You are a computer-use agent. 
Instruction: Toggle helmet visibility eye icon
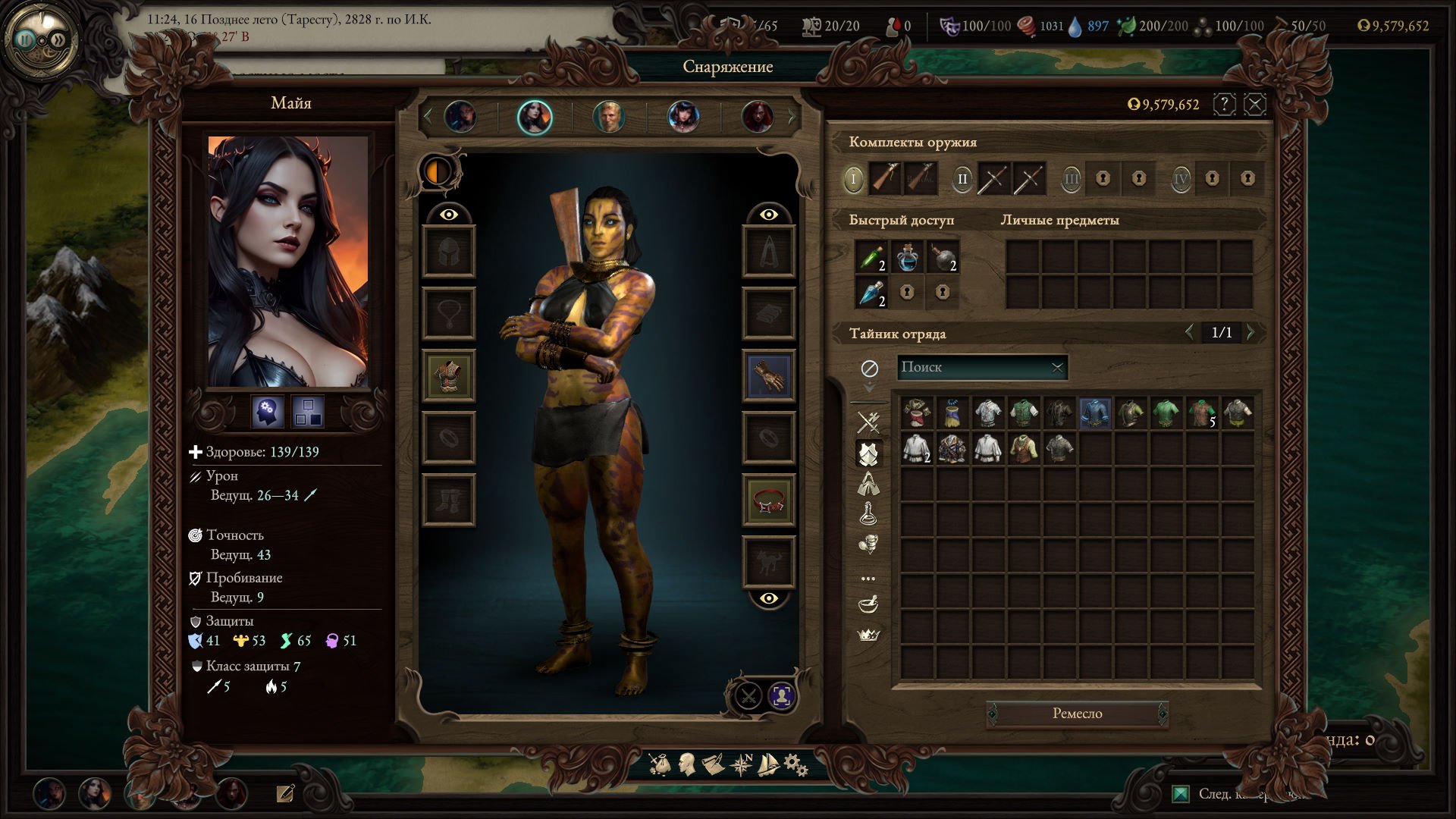coord(448,215)
